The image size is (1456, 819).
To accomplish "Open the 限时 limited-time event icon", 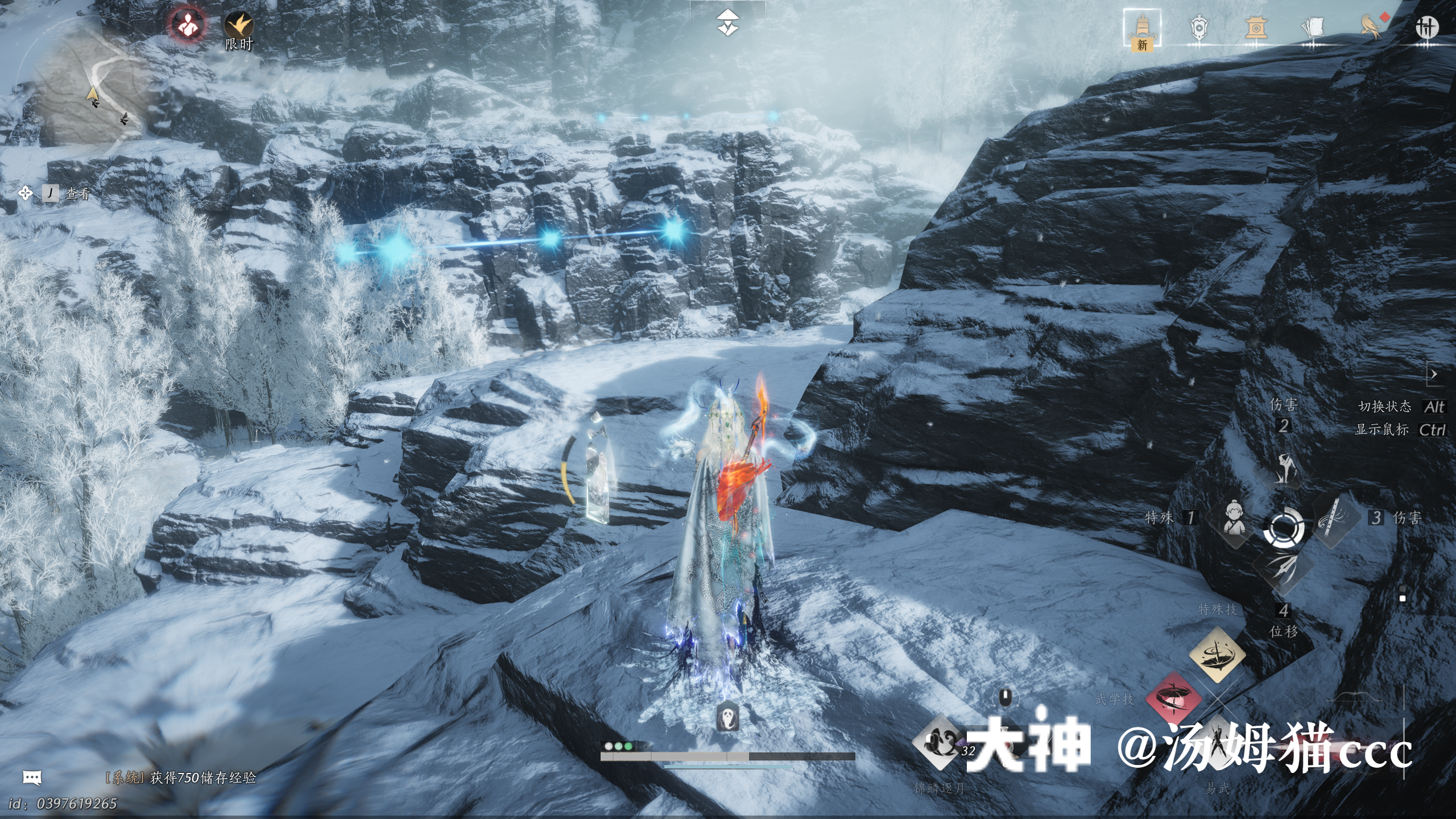I will [238, 28].
